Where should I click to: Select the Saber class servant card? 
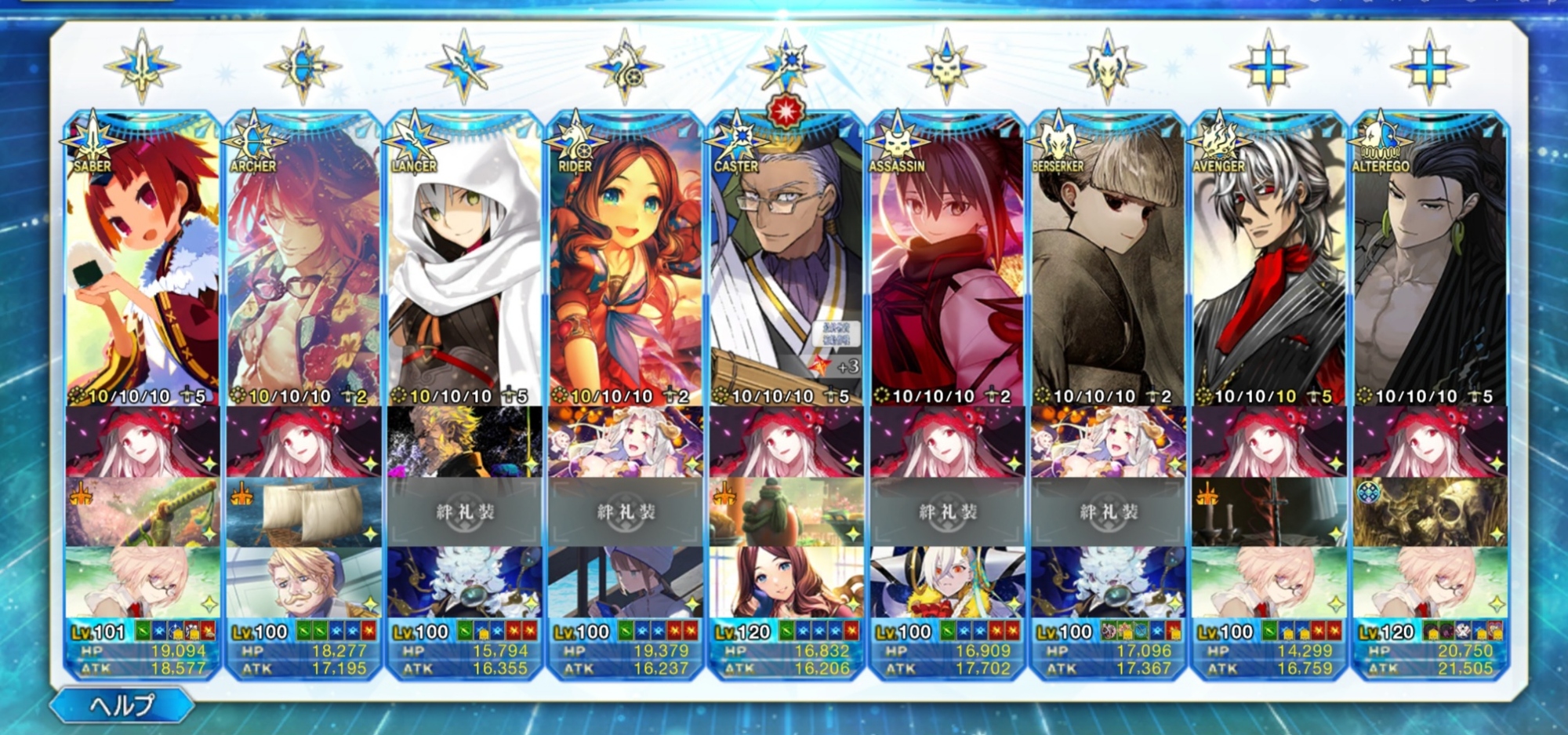click(x=143, y=267)
